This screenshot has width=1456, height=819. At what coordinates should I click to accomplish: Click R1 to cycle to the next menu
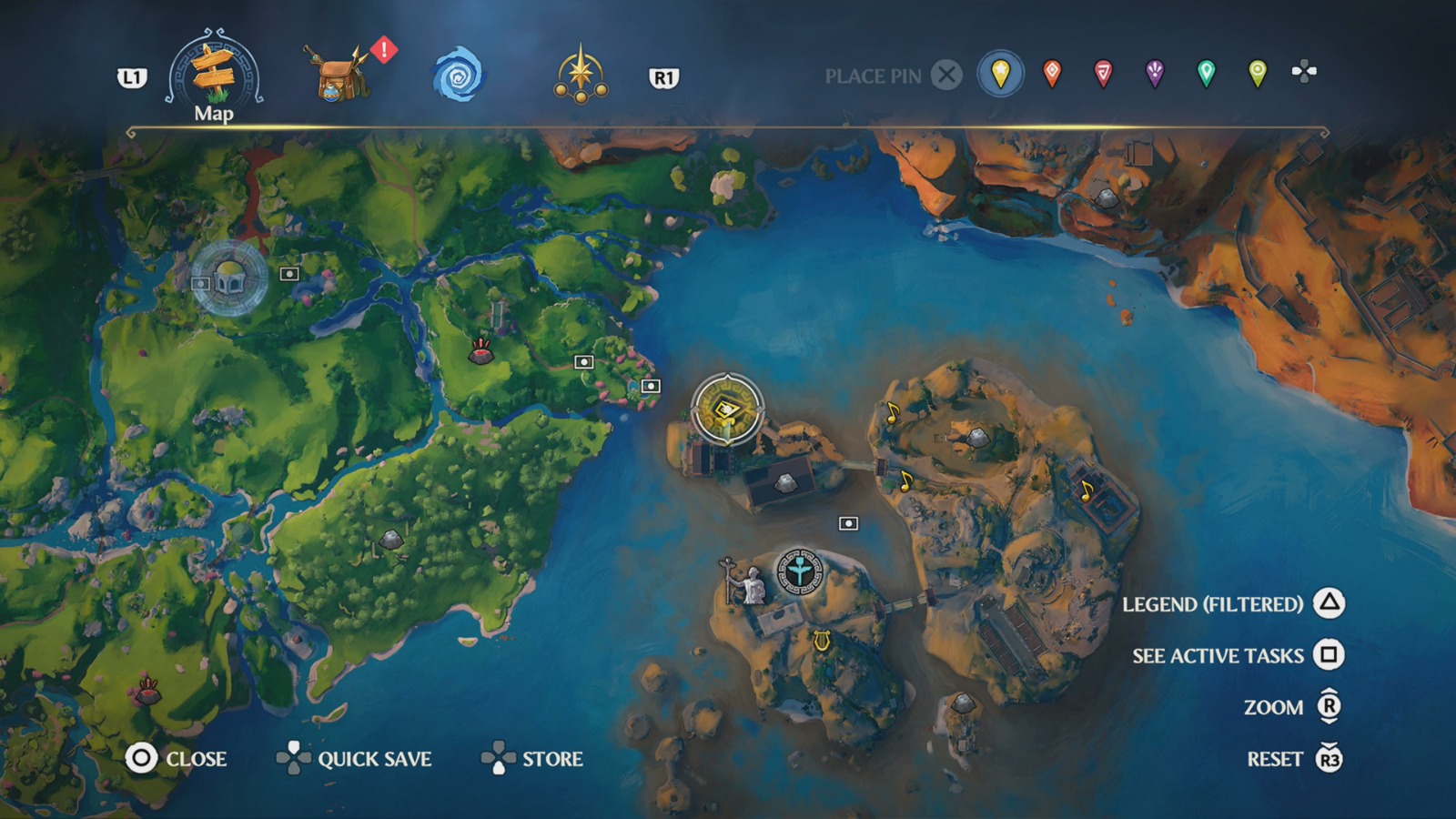663,76
